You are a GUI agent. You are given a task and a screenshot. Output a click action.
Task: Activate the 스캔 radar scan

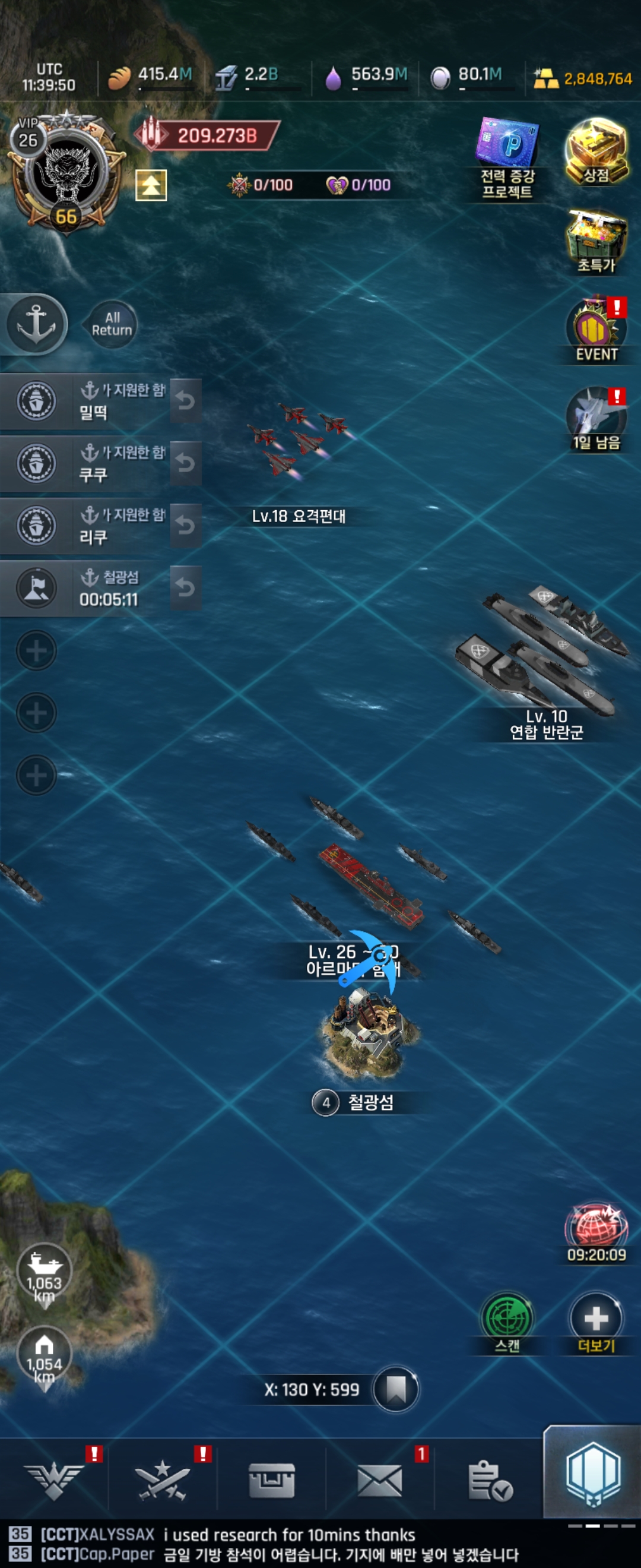point(507,1323)
